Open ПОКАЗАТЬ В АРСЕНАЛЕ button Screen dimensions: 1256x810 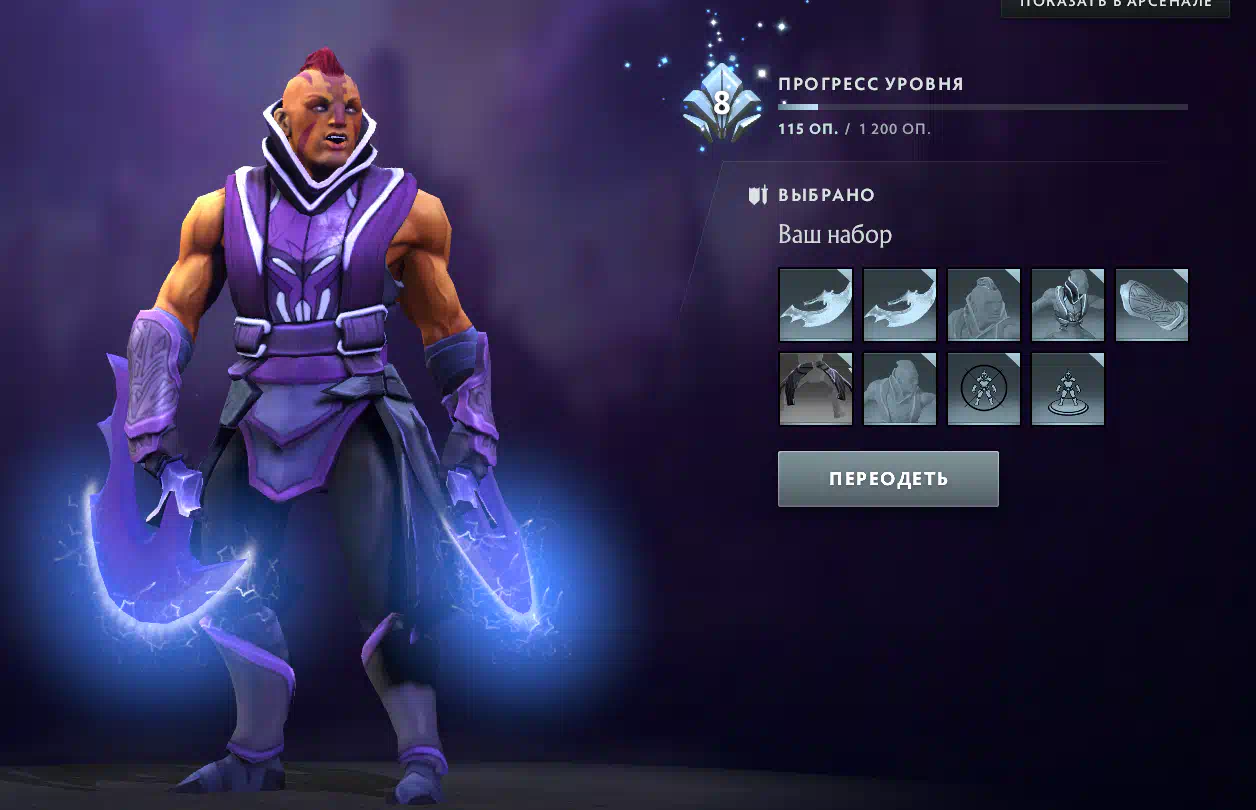coord(1115,6)
